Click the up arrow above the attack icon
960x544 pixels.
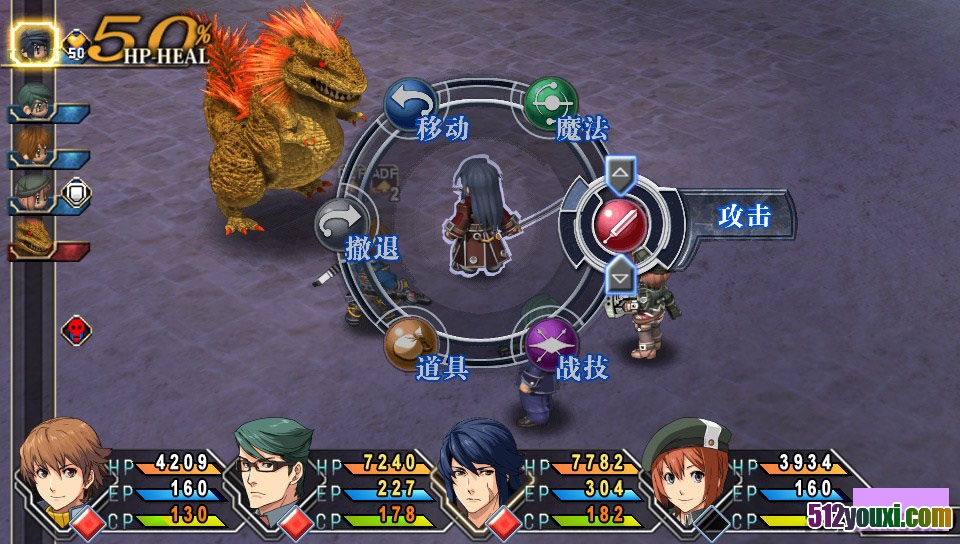click(x=620, y=173)
